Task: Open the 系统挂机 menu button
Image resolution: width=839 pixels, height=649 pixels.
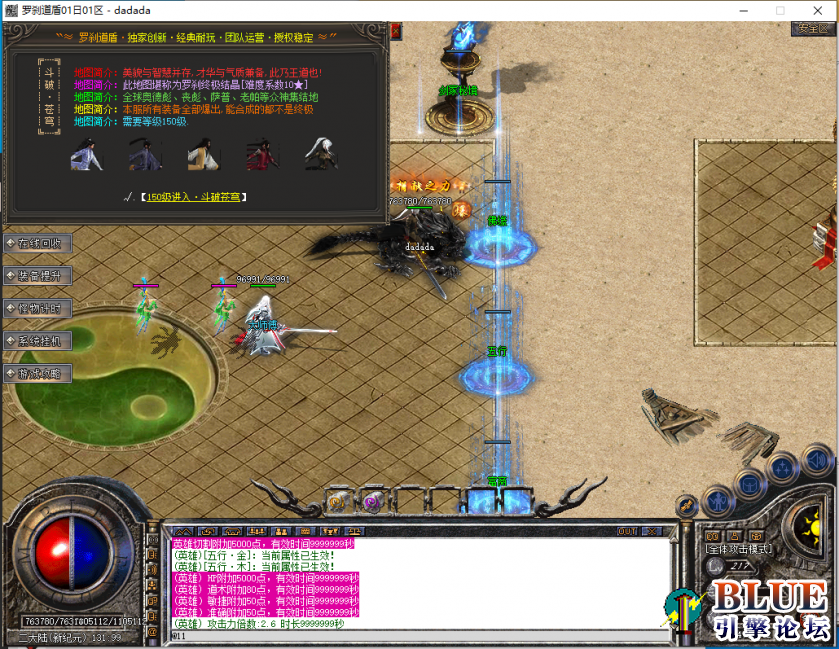Action: tap(38, 341)
